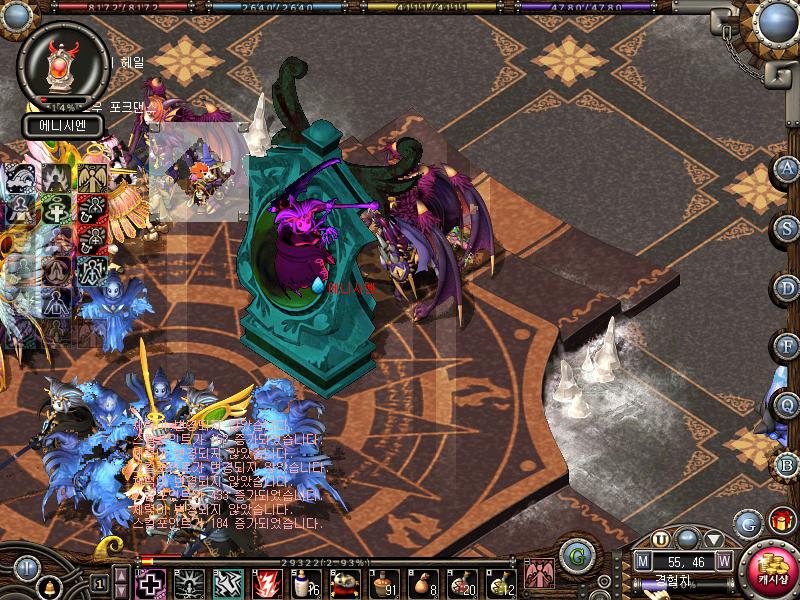Click the round A side button

[787, 168]
